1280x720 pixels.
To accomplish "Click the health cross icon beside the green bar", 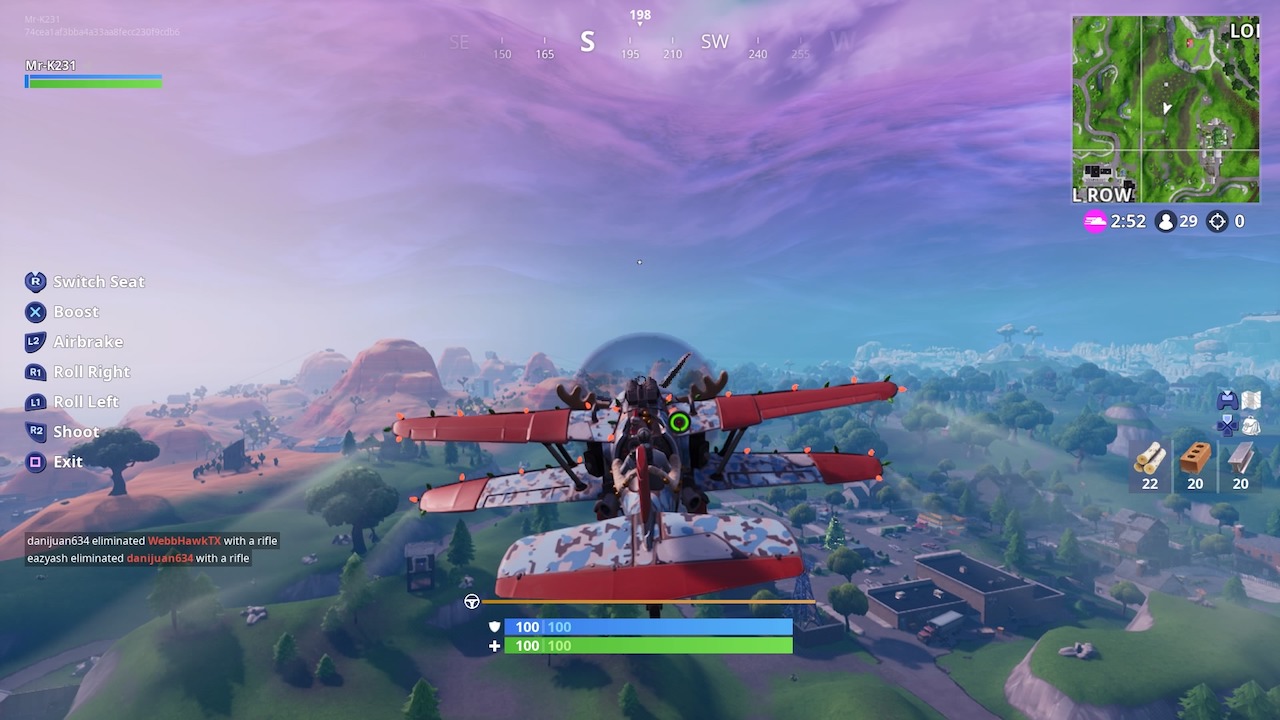I will (493, 646).
